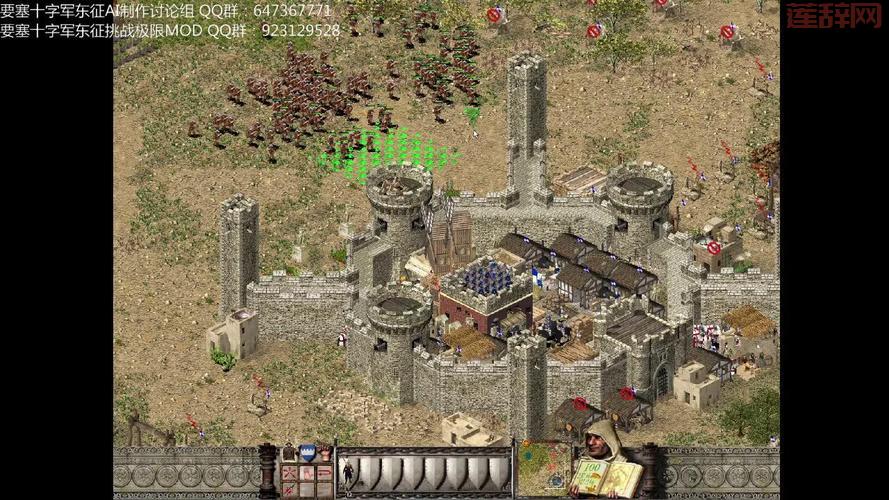Select the red fist aggressive stance

click(x=326, y=453)
